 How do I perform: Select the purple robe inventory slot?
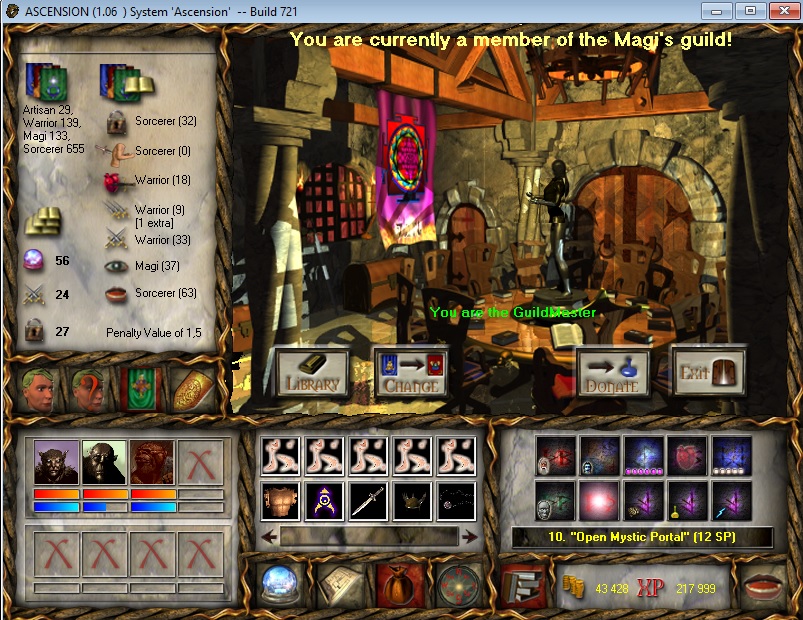pyautogui.click(x=324, y=501)
